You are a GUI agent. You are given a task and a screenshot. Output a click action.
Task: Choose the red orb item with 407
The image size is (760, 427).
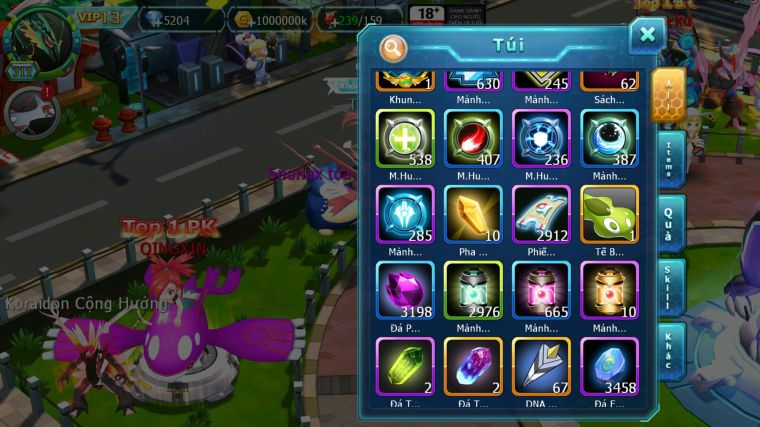(473, 138)
